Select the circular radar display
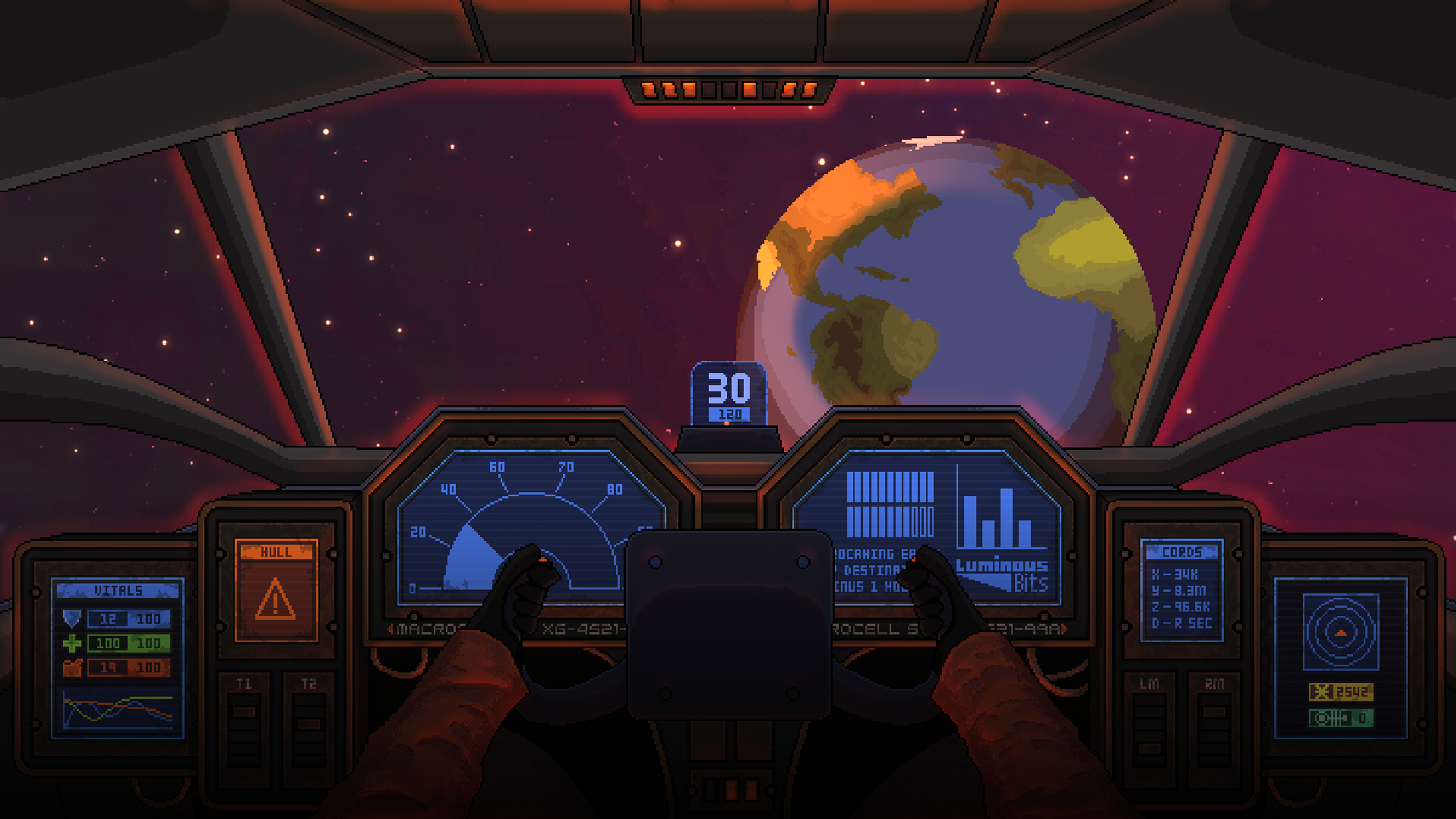 click(x=1341, y=631)
